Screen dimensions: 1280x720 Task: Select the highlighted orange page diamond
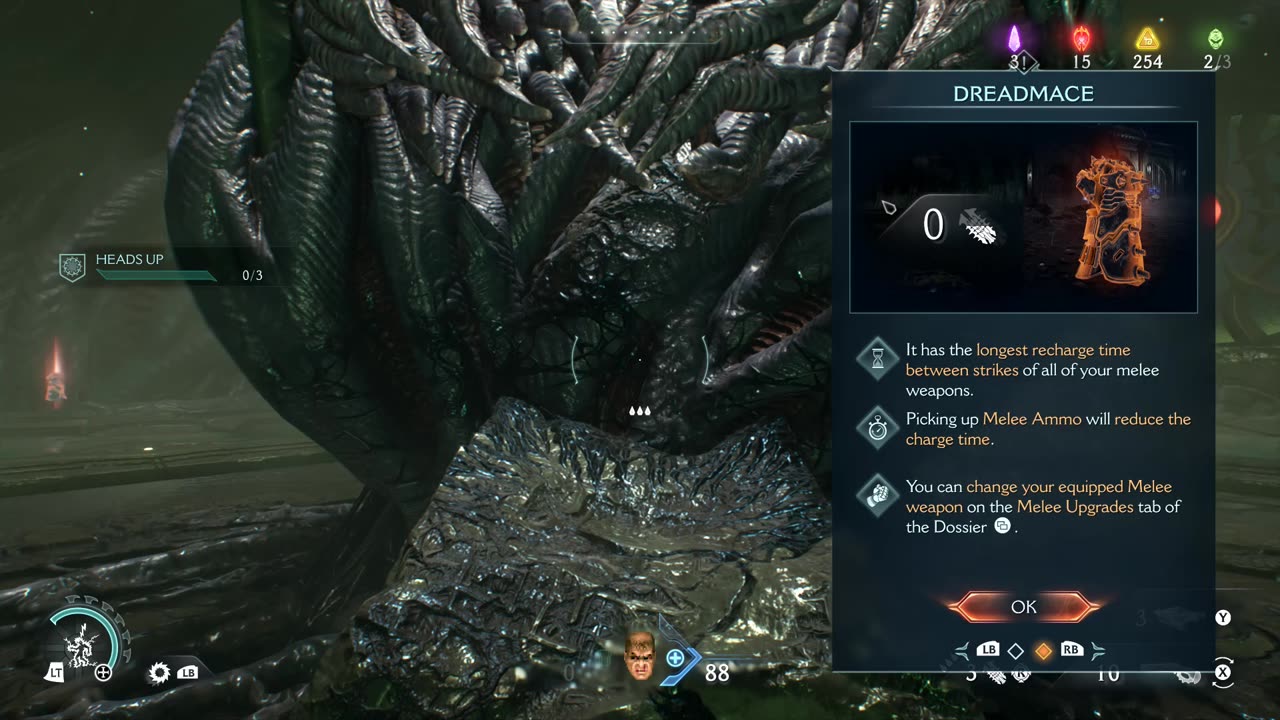(x=1043, y=651)
